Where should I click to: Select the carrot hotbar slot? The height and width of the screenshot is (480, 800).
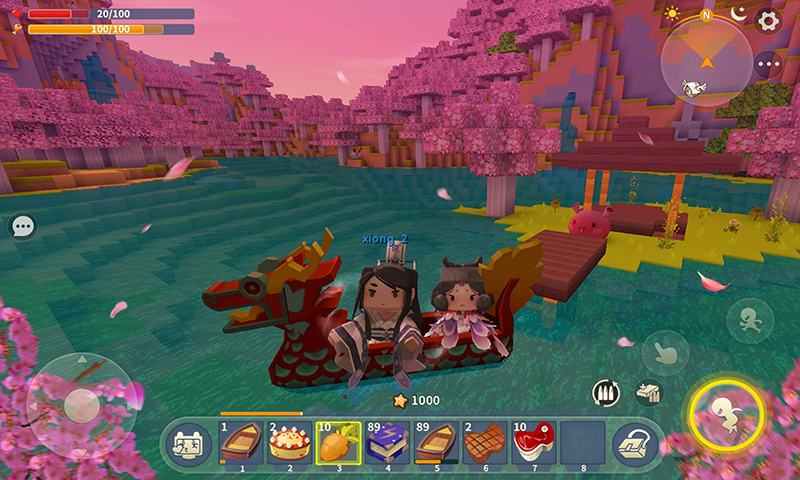coord(339,442)
